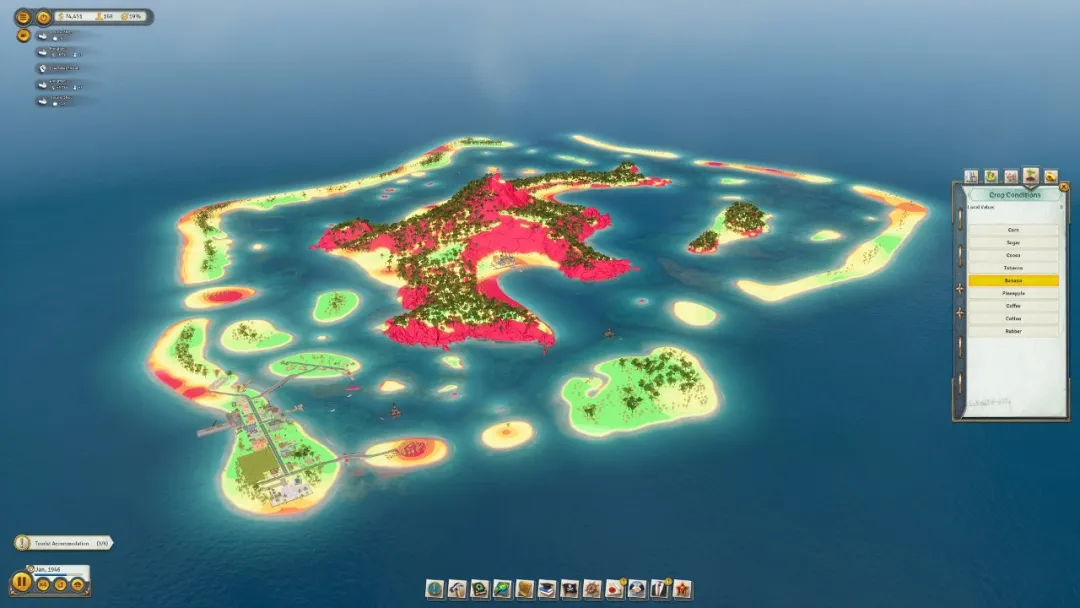Choose Cotton from the crop list
1080x608 pixels.
click(x=1013, y=319)
